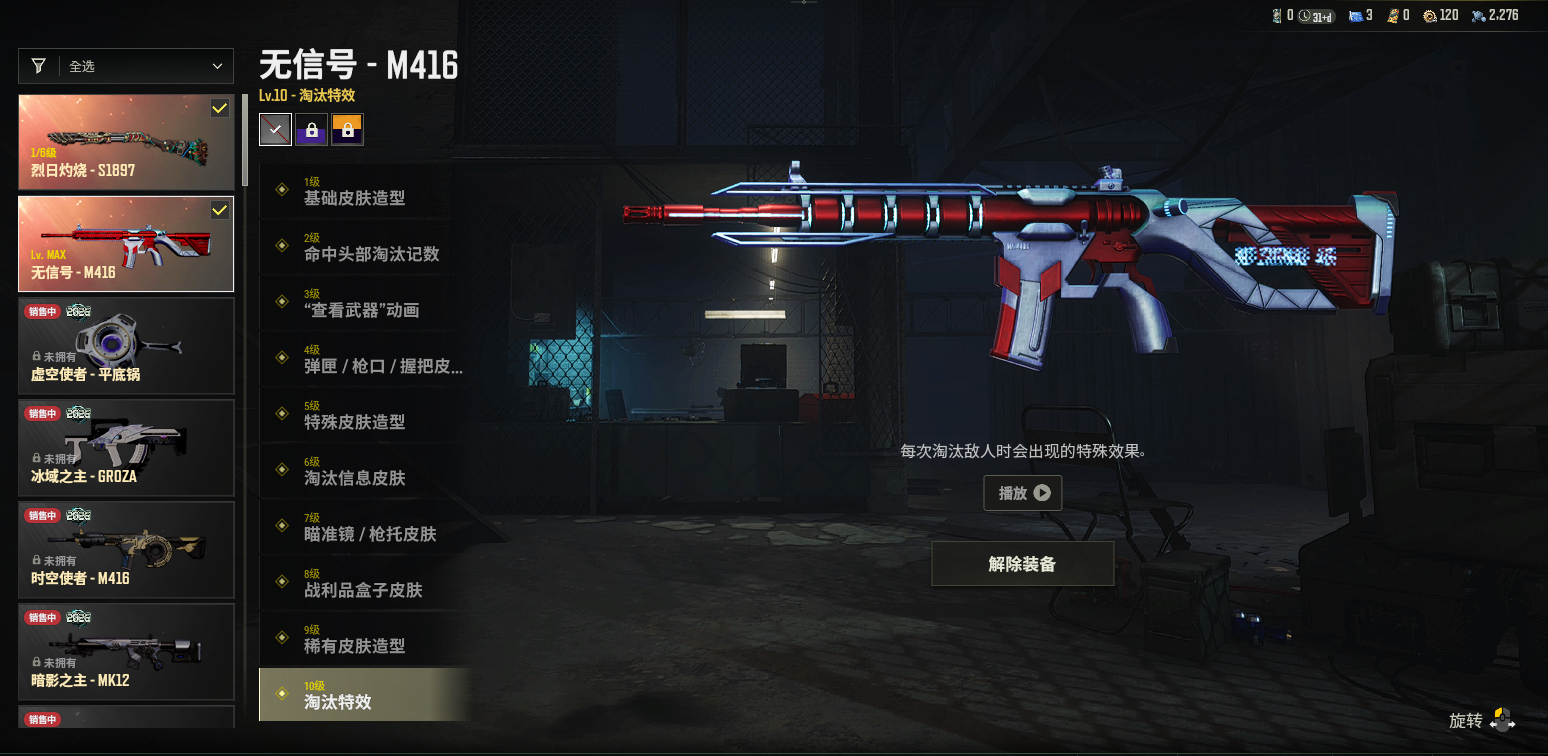Click the 播放 preview button

coord(1022,493)
